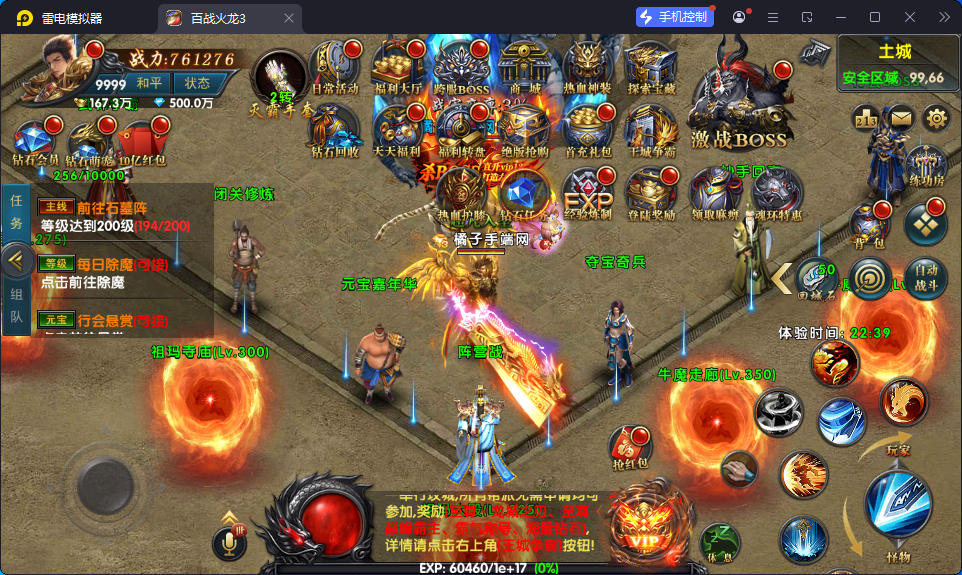Open the 状态 status button
Viewport: 962px width, 575px height.
pos(197,83)
